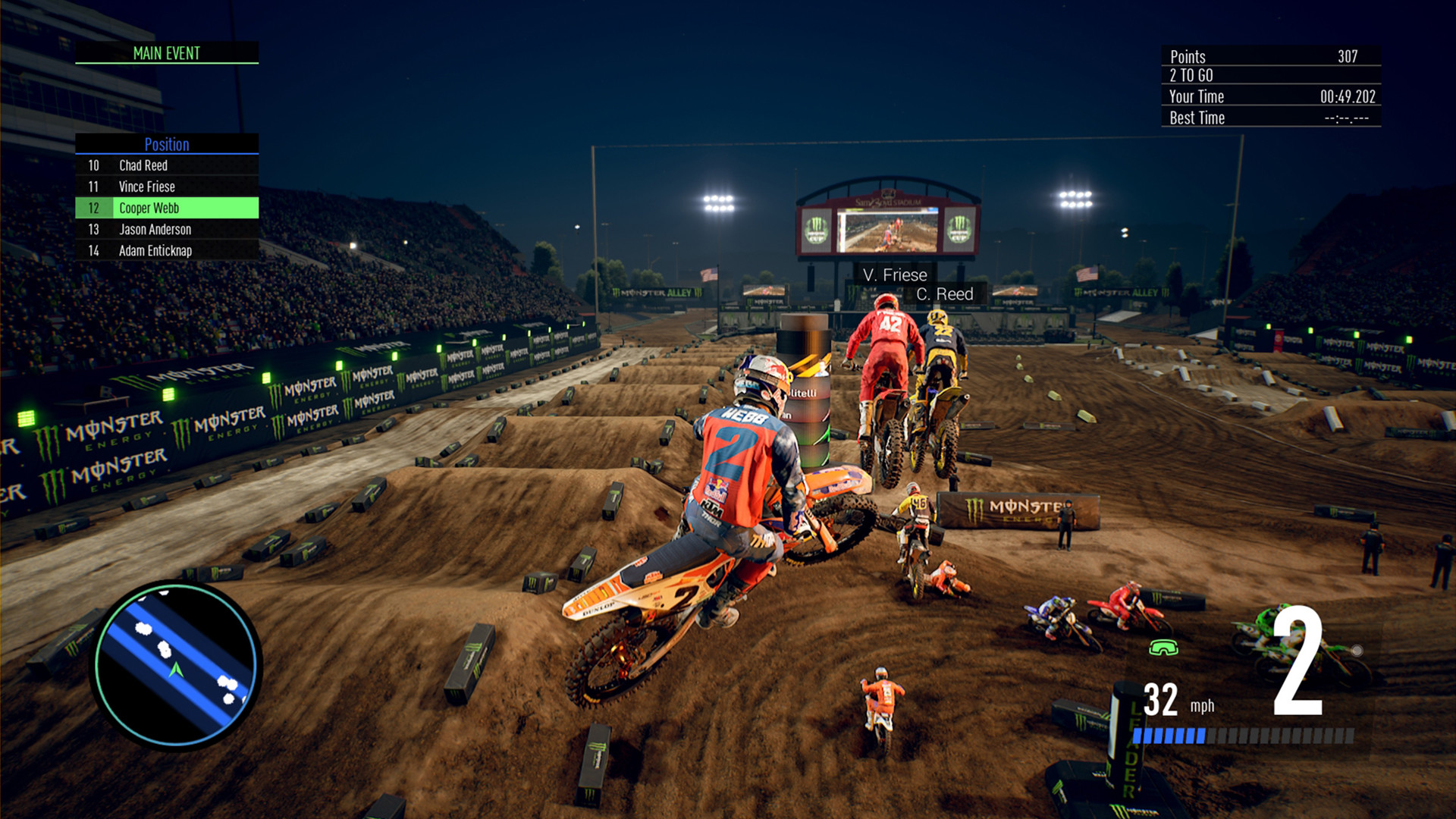This screenshot has width=1456, height=819.
Task: Click the C. Reed name tag
Action: point(945,293)
